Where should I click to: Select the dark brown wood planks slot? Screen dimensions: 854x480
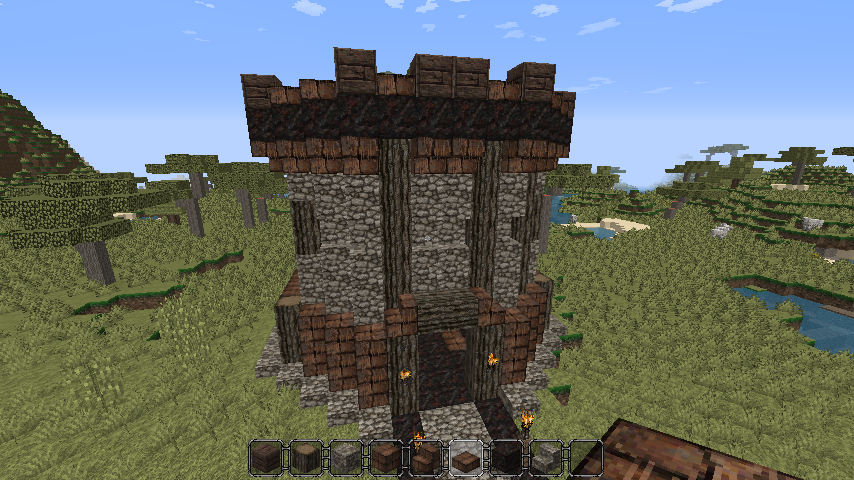tap(265, 458)
